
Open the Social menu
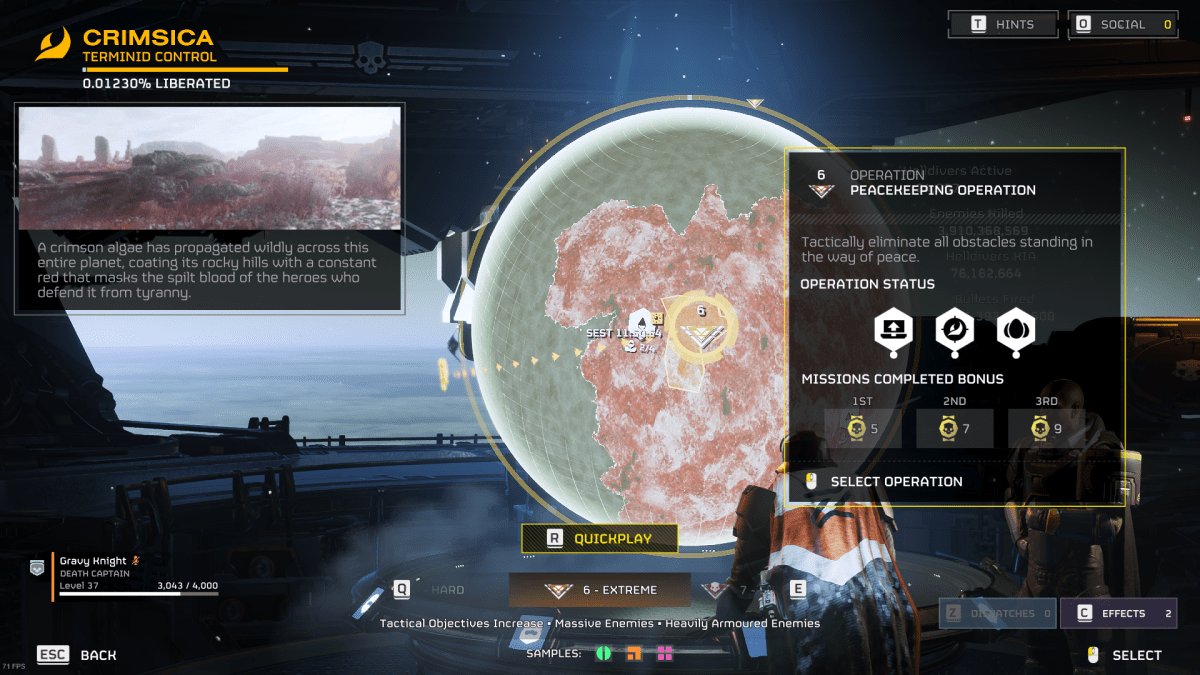click(x=1122, y=25)
